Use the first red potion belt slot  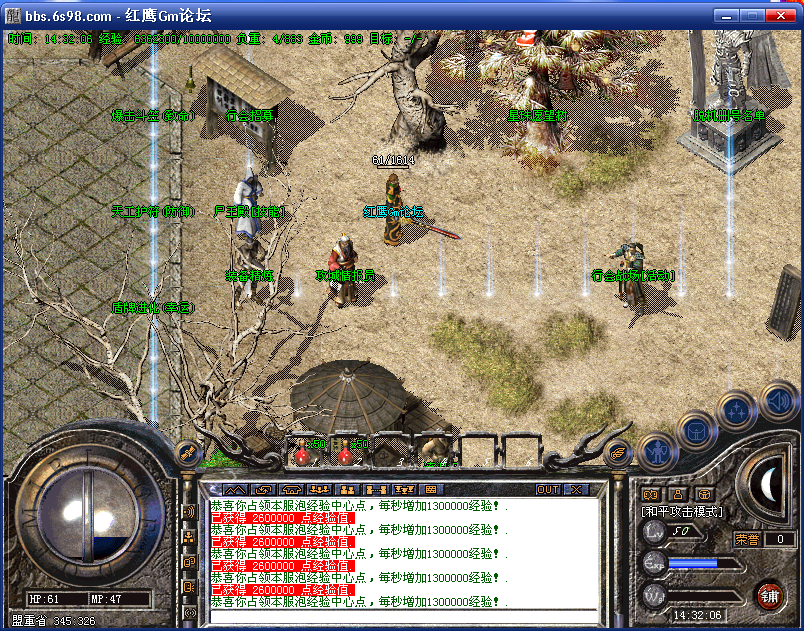302,452
